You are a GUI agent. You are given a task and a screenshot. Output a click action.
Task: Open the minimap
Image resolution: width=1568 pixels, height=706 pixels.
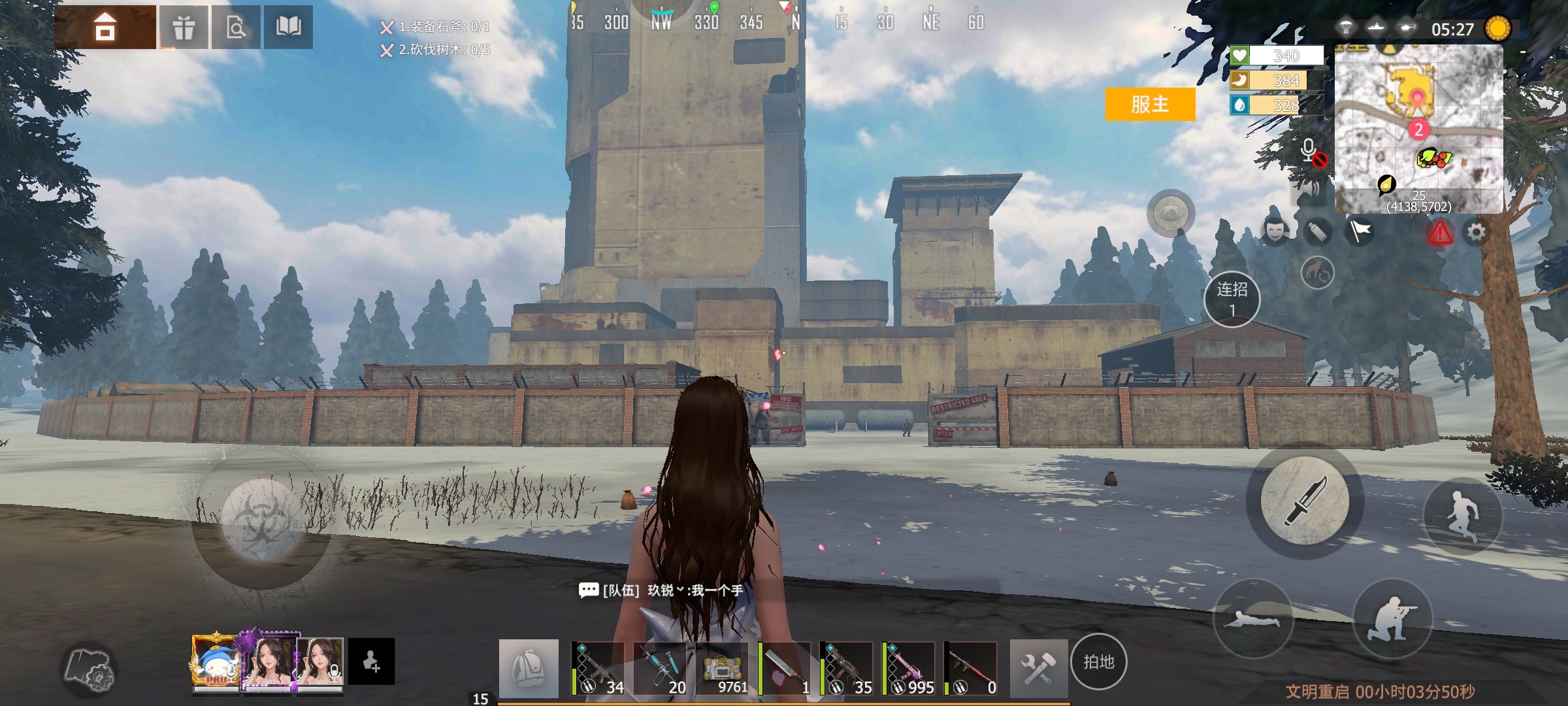click(1418, 128)
